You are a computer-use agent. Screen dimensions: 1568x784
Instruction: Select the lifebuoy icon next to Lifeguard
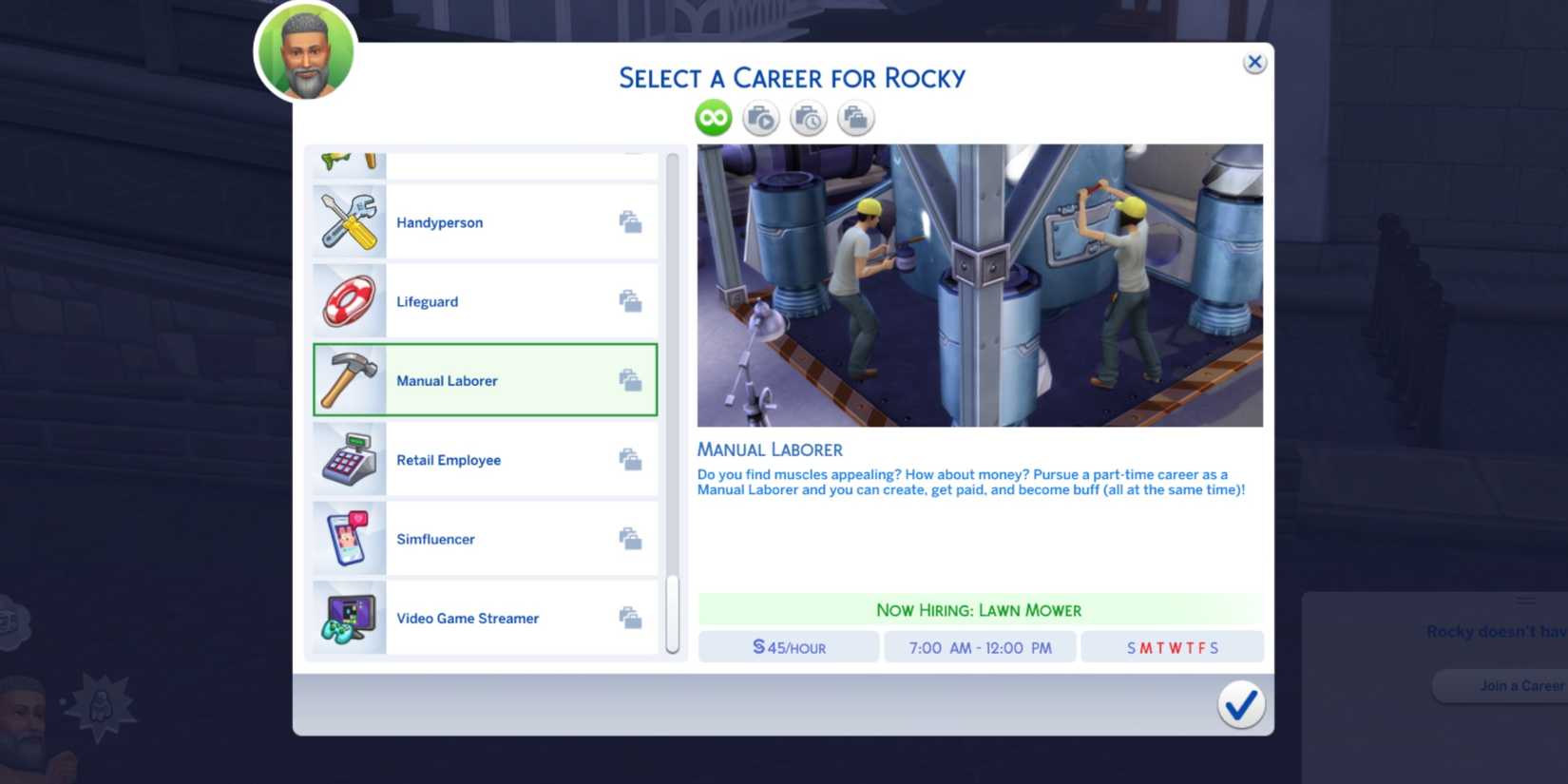(348, 299)
